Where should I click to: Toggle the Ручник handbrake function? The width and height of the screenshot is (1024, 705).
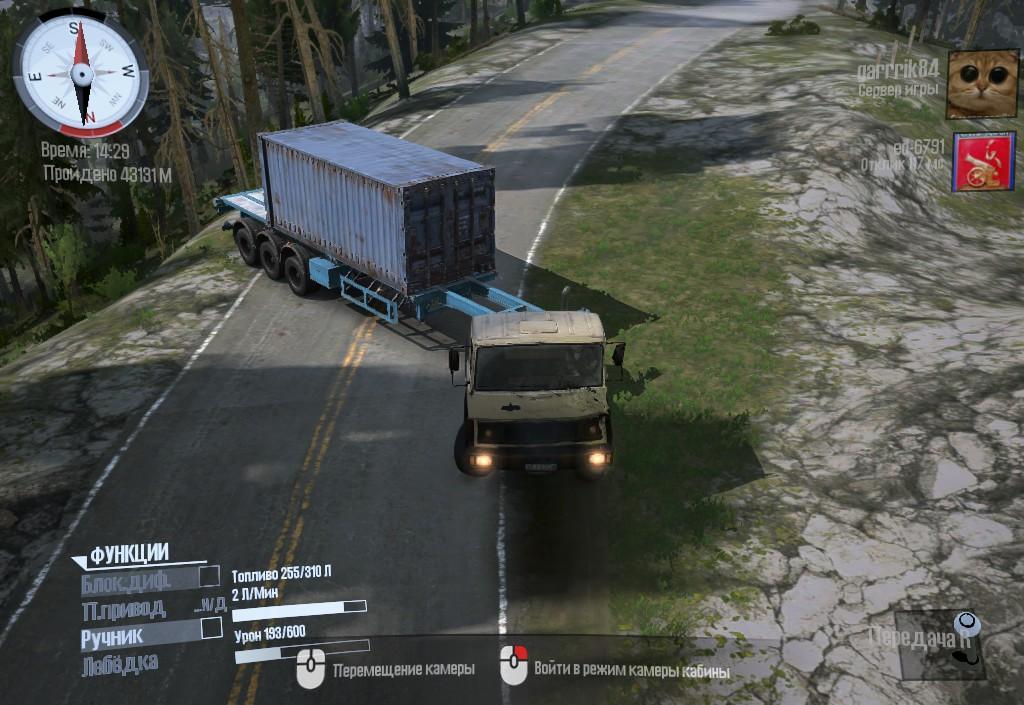click(x=113, y=635)
